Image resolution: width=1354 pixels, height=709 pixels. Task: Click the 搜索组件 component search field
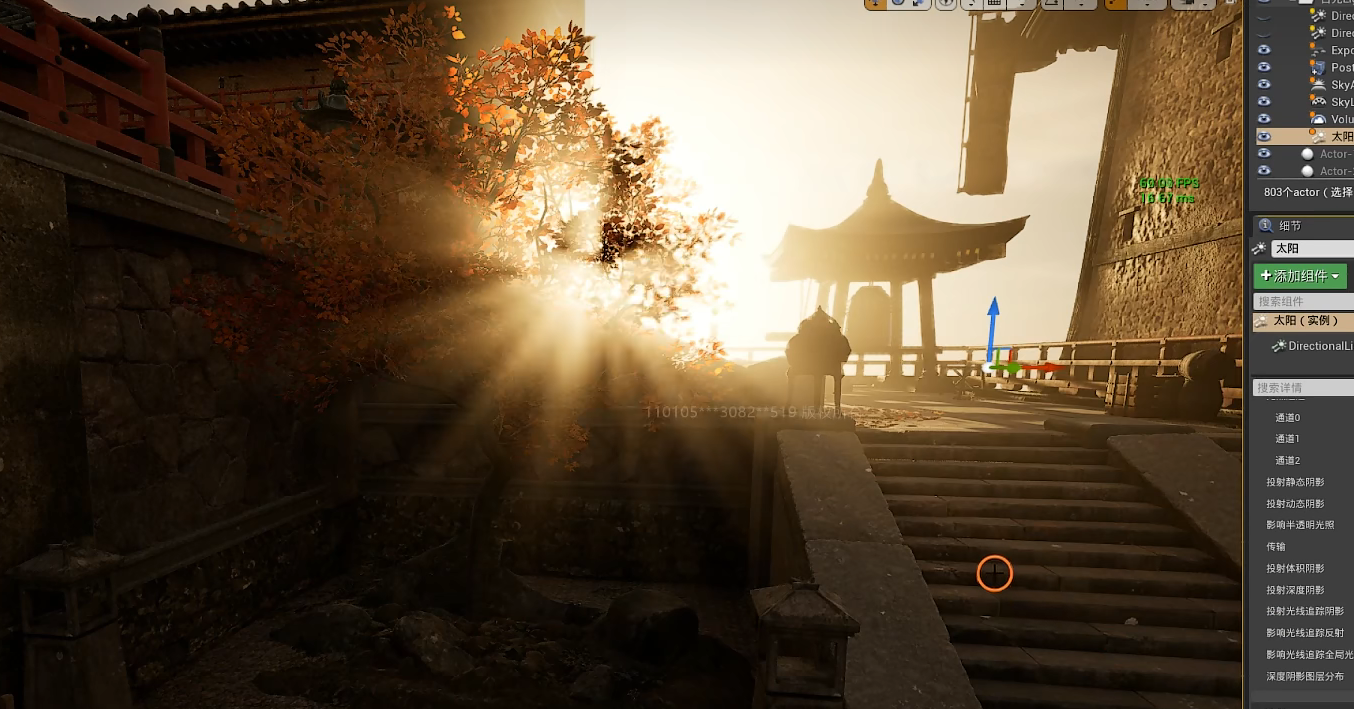coord(1303,301)
